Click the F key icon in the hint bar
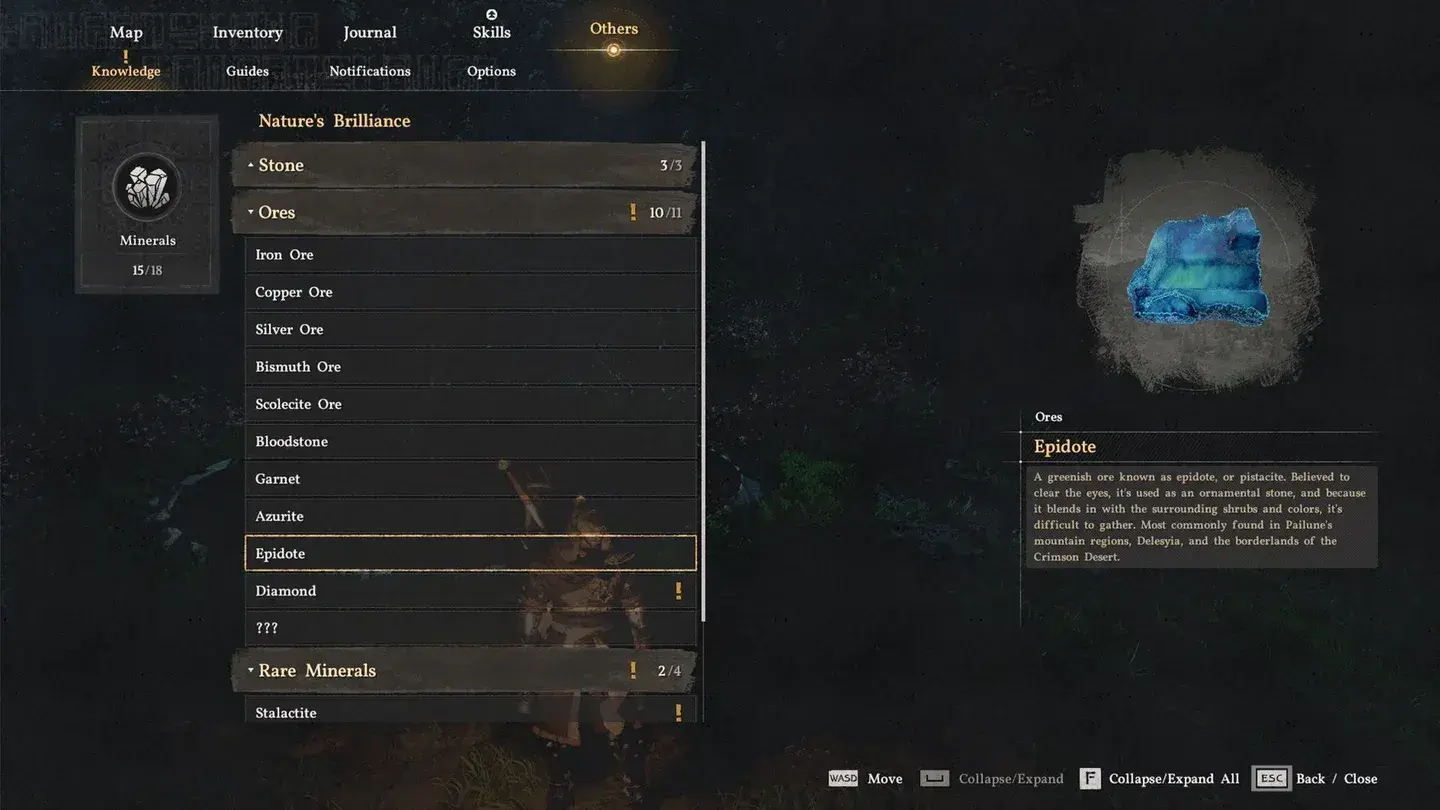Viewport: 1440px width, 810px height. tap(1089, 778)
